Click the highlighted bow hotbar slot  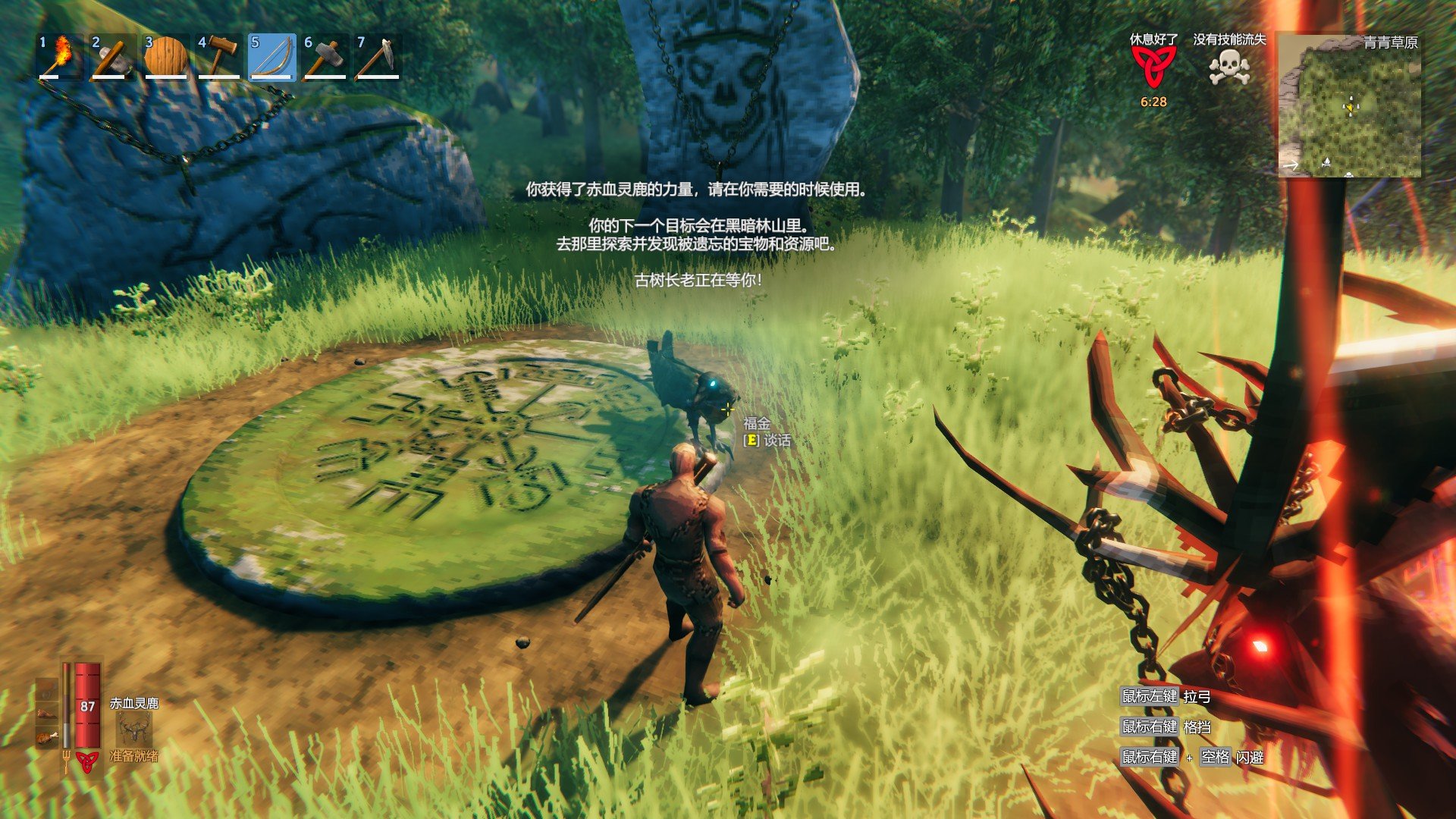[271, 57]
